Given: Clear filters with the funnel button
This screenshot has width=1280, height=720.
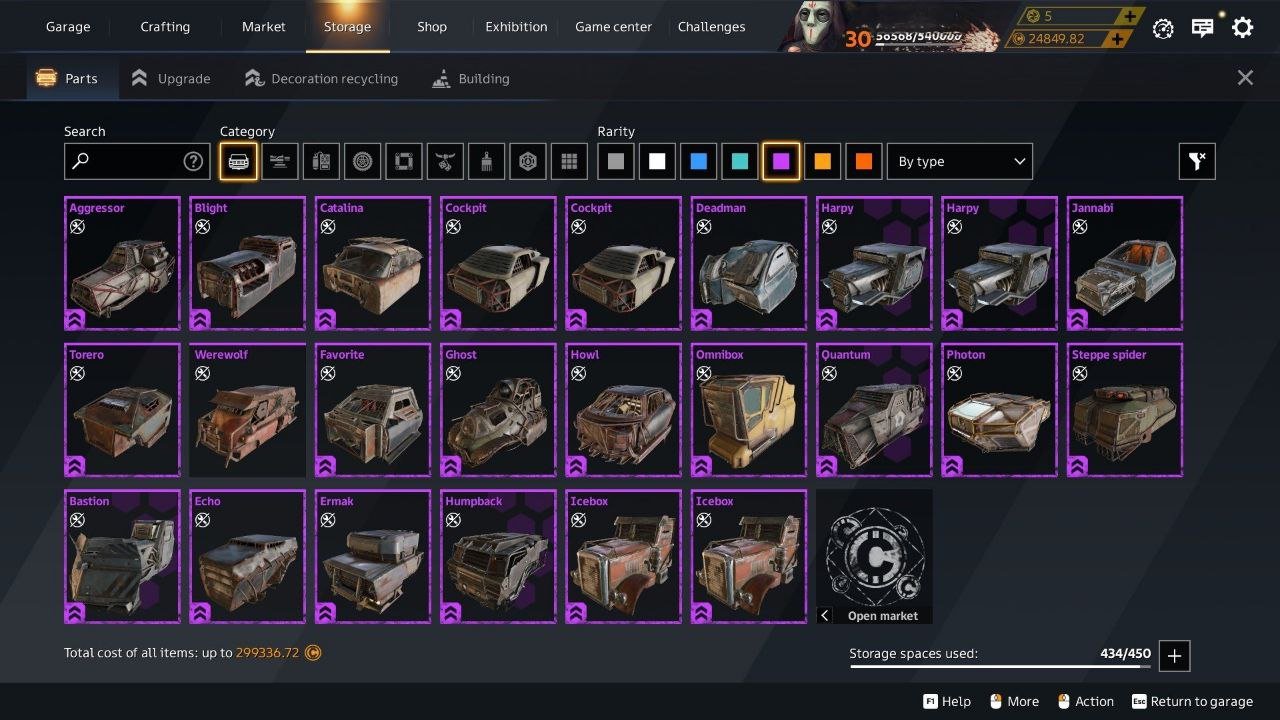Looking at the screenshot, I should coord(1197,161).
